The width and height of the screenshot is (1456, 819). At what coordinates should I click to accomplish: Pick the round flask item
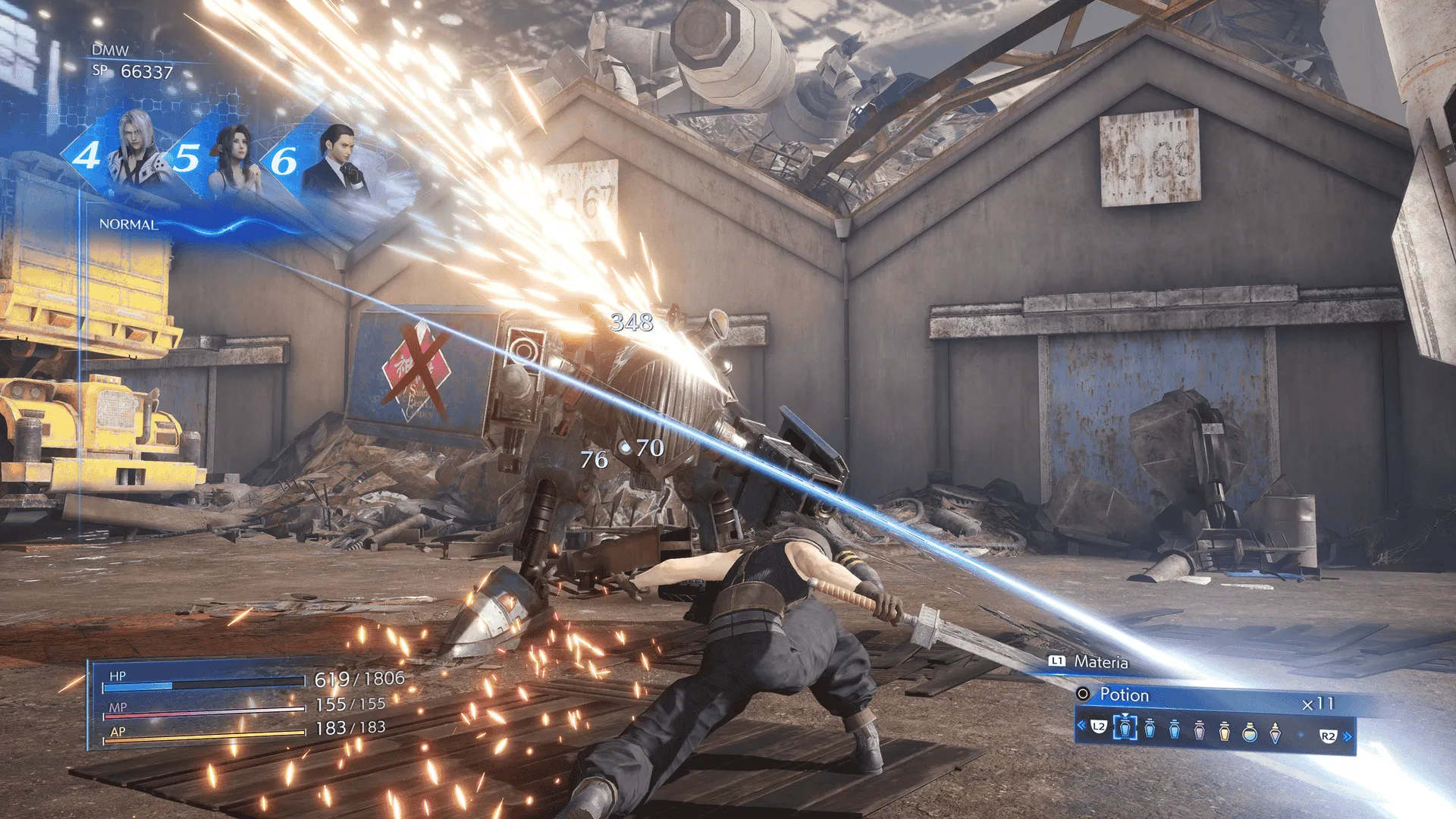pyautogui.click(x=1249, y=732)
